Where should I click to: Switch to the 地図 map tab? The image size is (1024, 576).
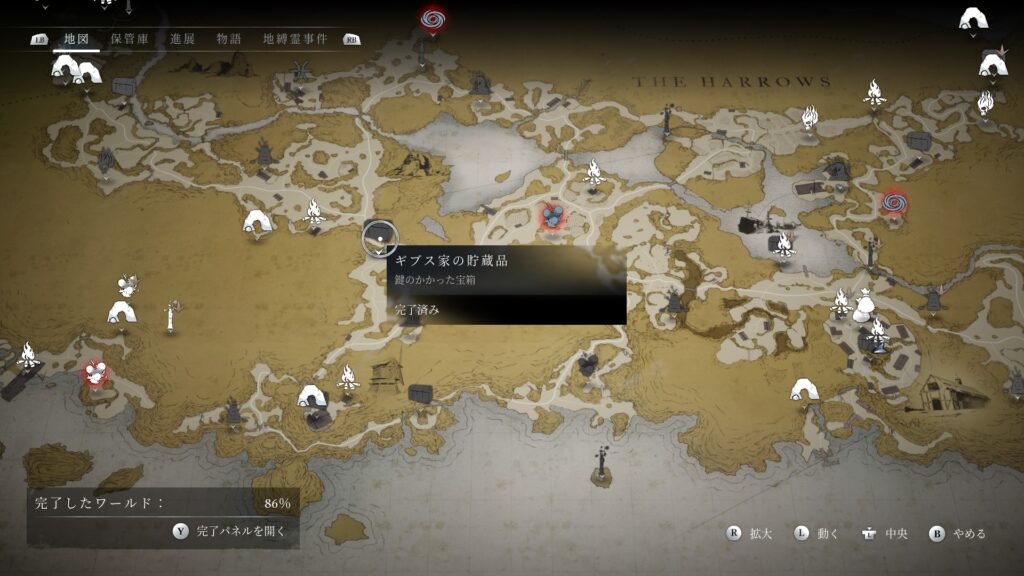click(x=76, y=39)
